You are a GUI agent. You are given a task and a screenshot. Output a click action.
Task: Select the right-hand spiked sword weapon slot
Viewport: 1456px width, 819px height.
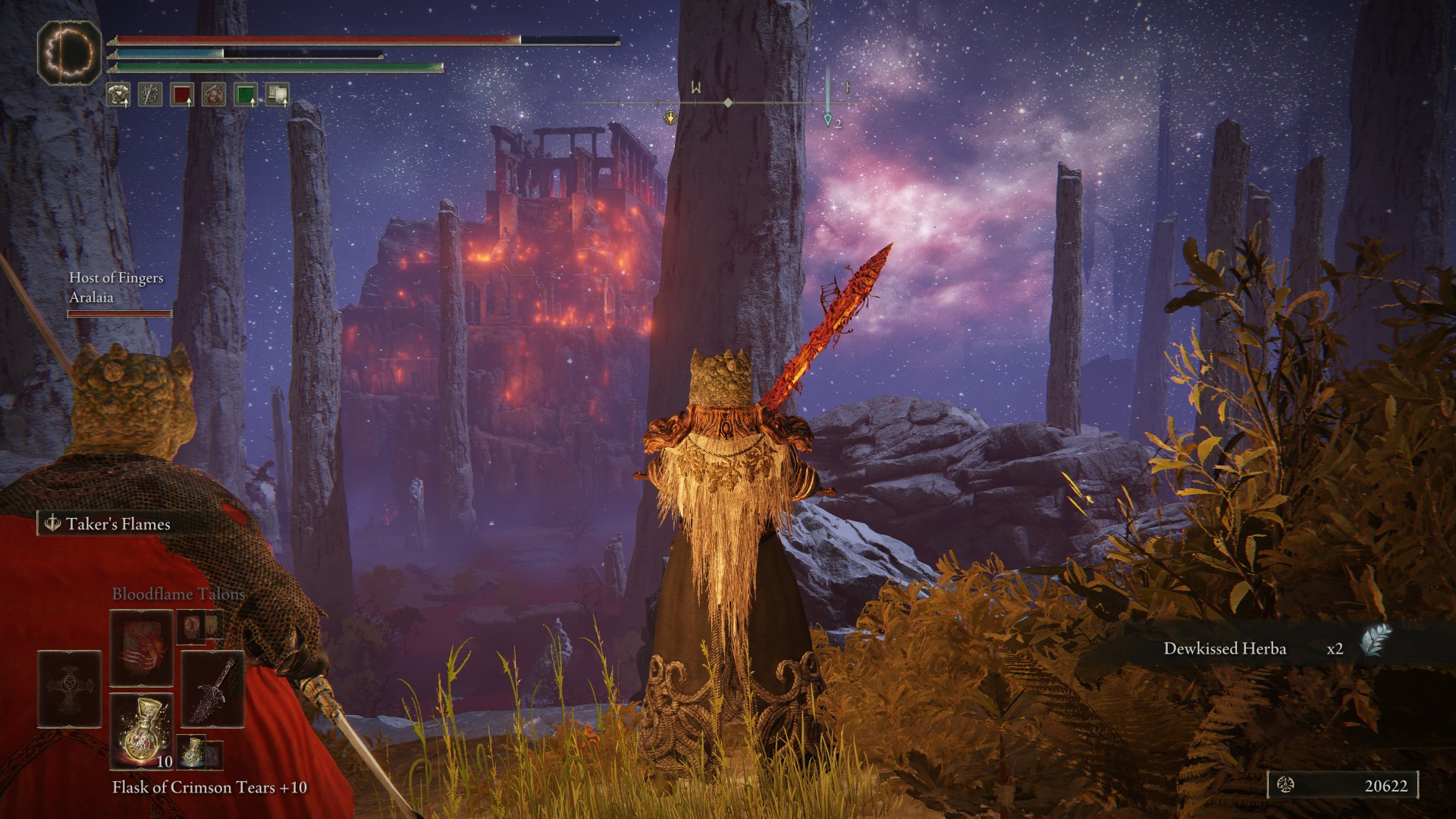(x=212, y=689)
